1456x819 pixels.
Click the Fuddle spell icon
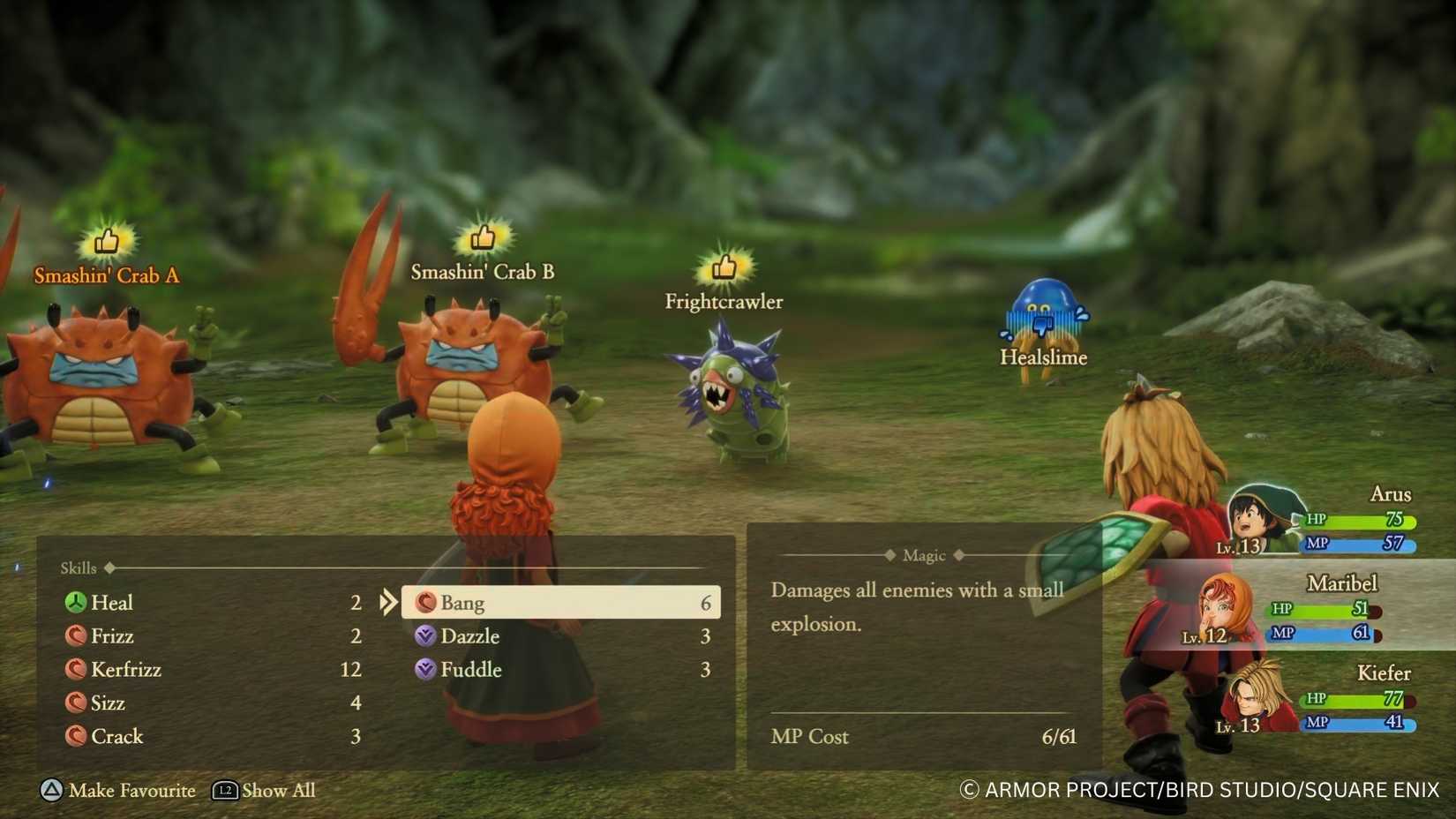click(x=427, y=670)
